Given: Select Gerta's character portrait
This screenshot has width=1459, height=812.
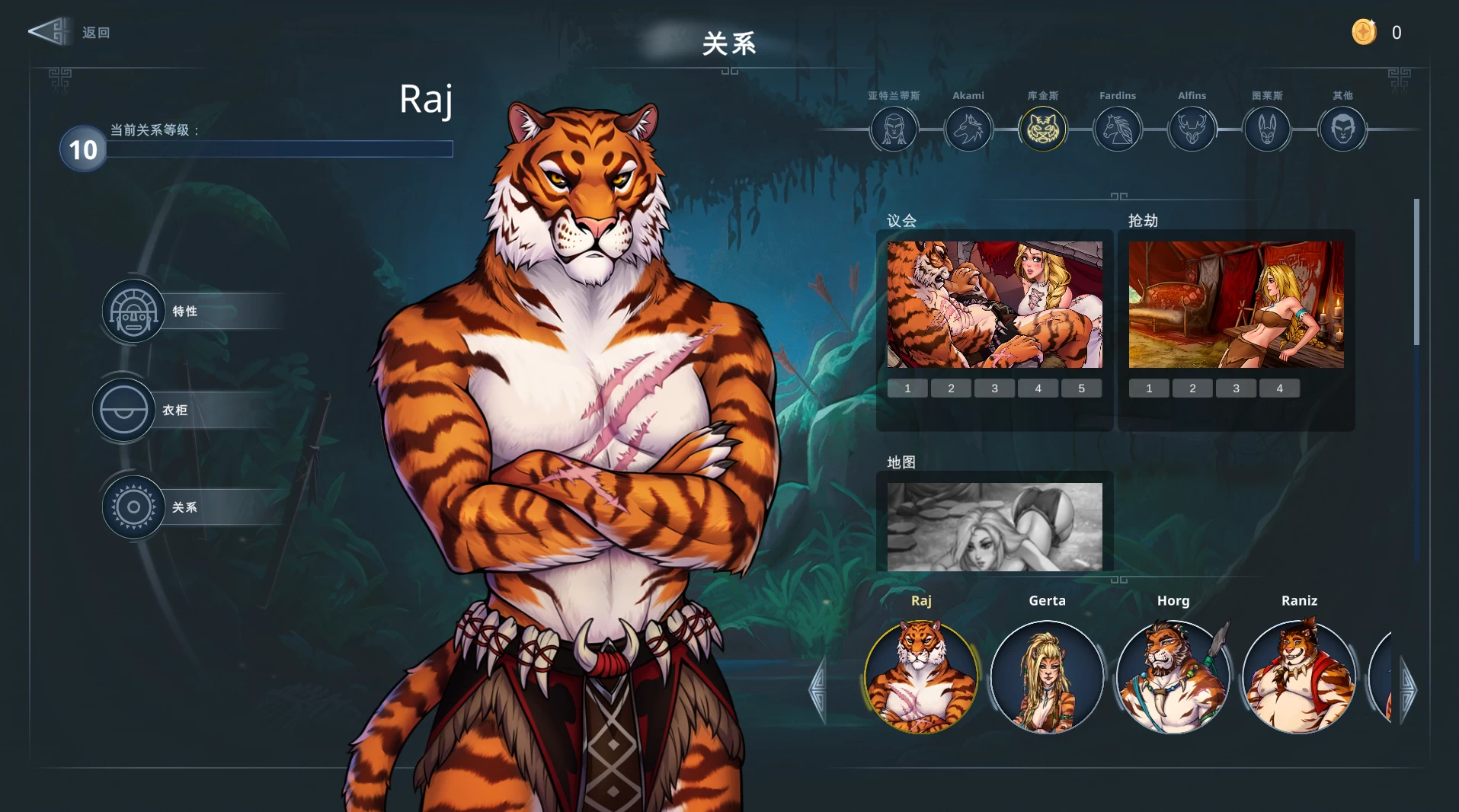Looking at the screenshot, I should pos(1048,678).
